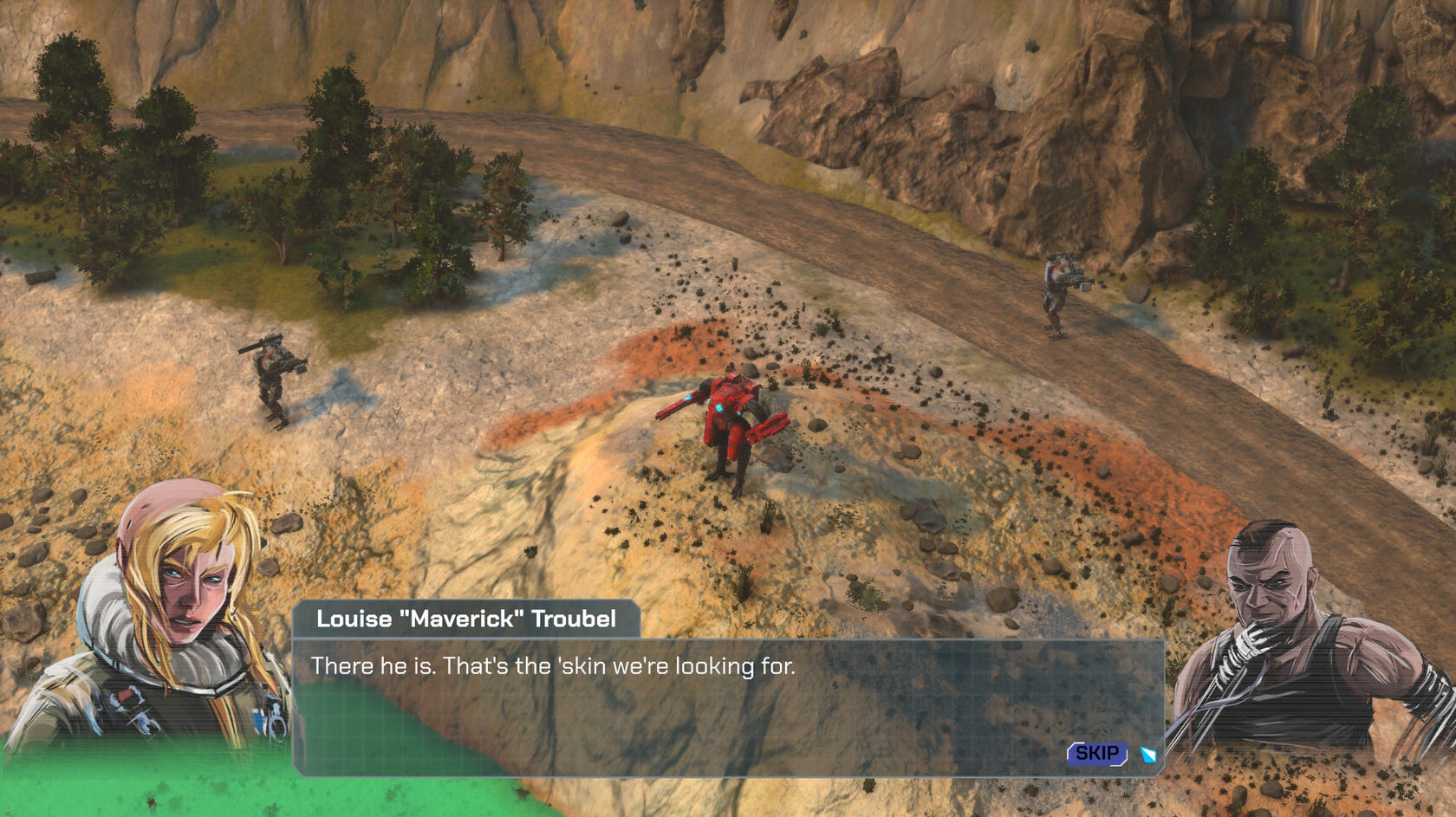1456x817 pixels.
Task: Advance dialogue using the blue arrow icon
Action: (1148, 755)
